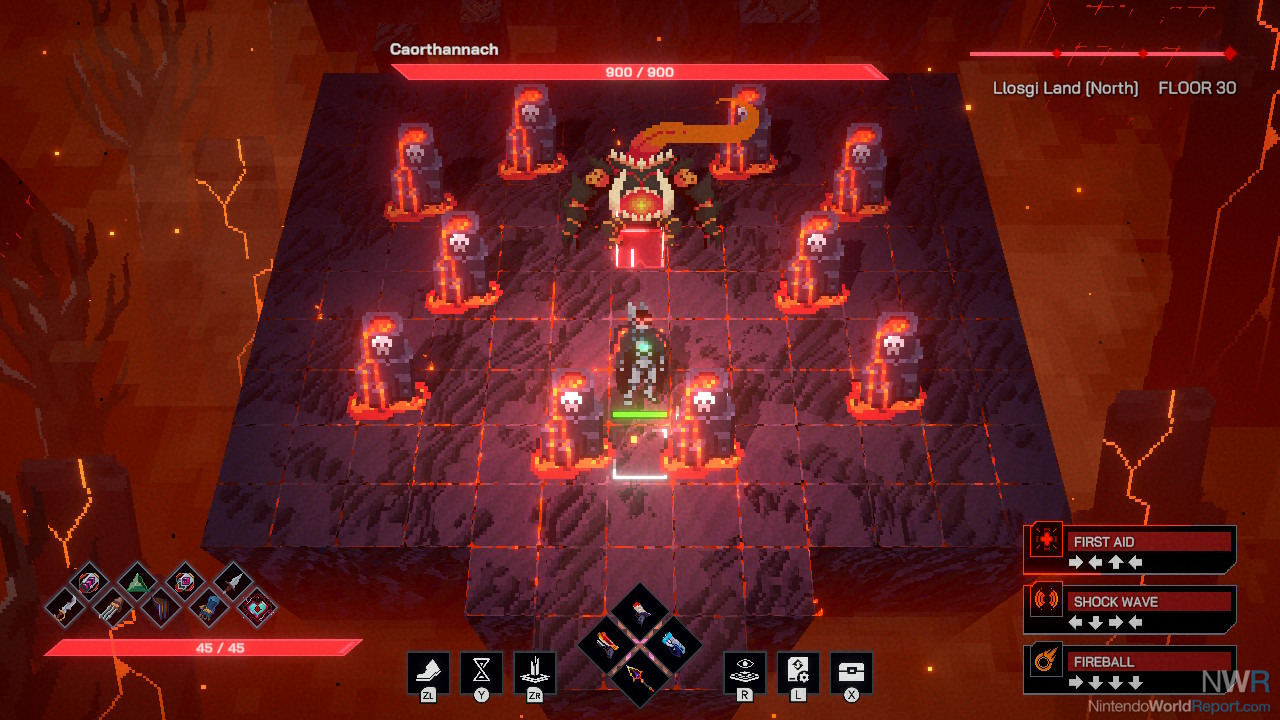
Task: Select the silver spike blade relic
Action: 232,580
